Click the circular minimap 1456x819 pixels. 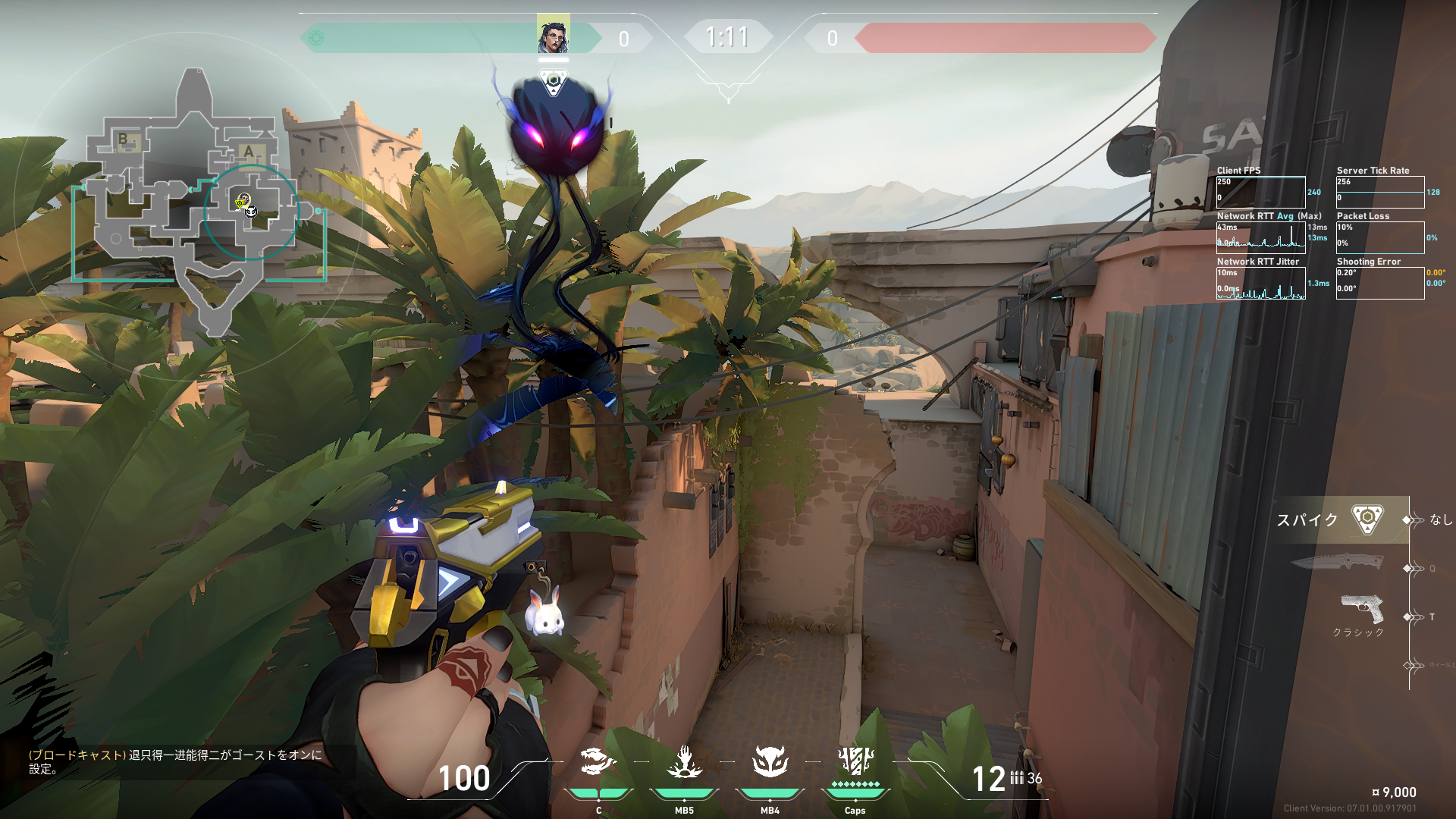pyautogui.click(x=199, y=203)
